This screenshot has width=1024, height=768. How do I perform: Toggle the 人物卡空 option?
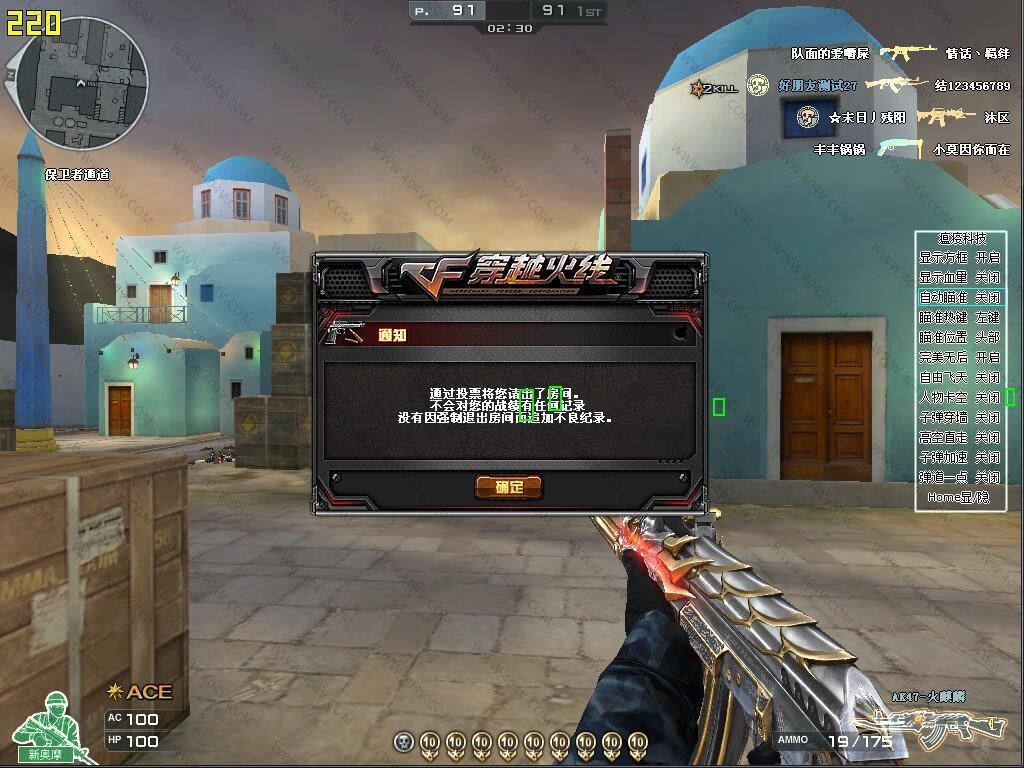(959, 397)
